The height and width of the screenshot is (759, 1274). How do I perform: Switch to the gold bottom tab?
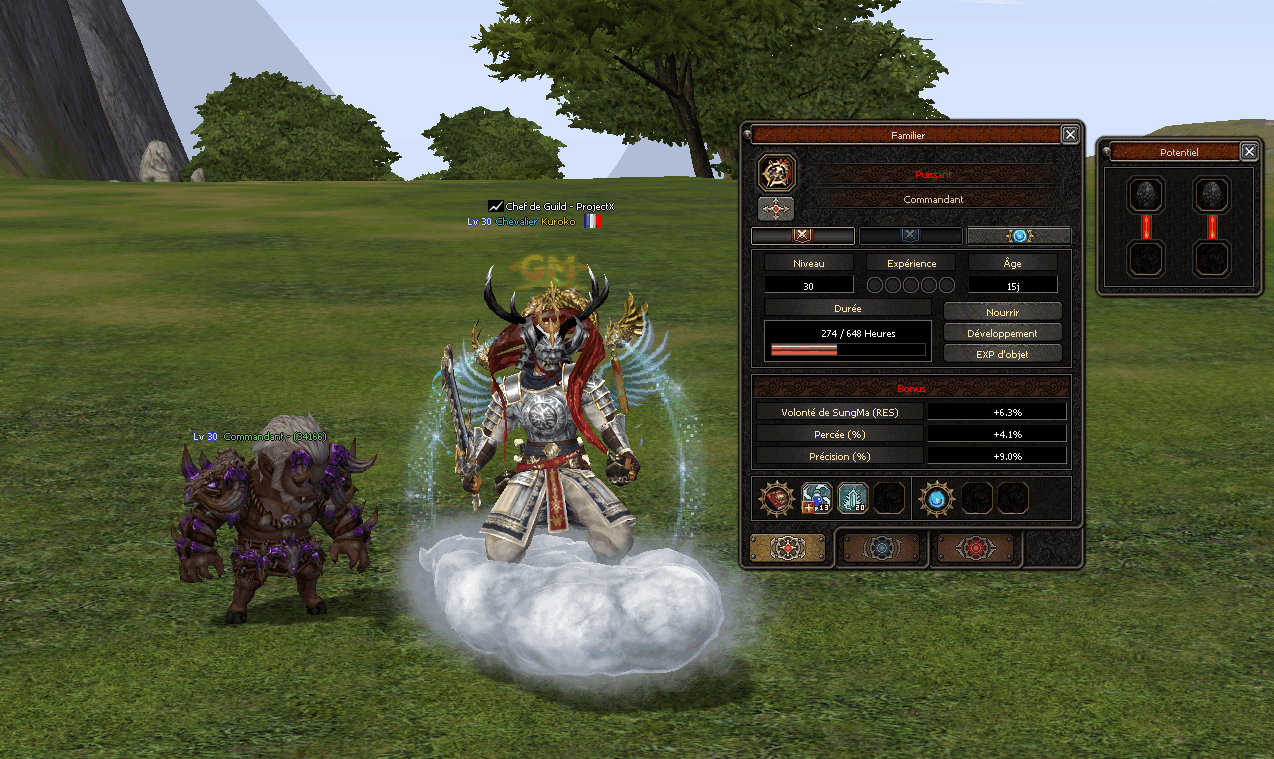788,548
